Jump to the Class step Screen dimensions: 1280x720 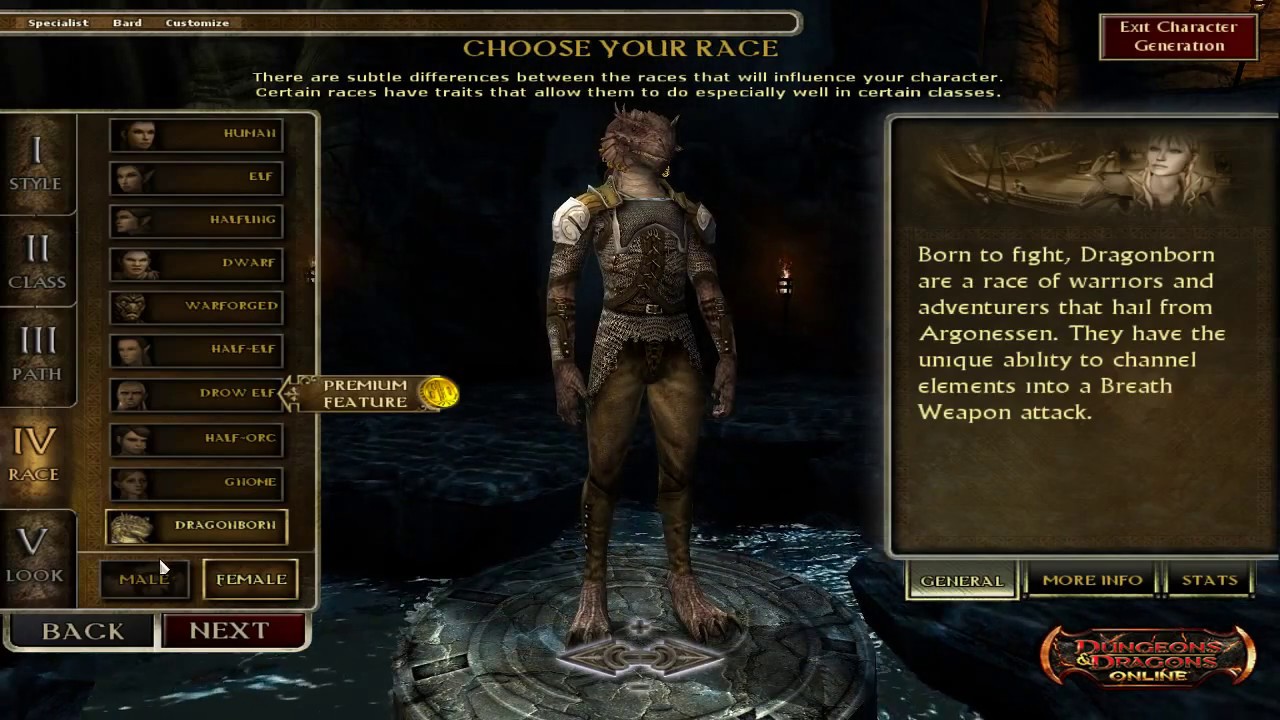(x=37, y=262)
